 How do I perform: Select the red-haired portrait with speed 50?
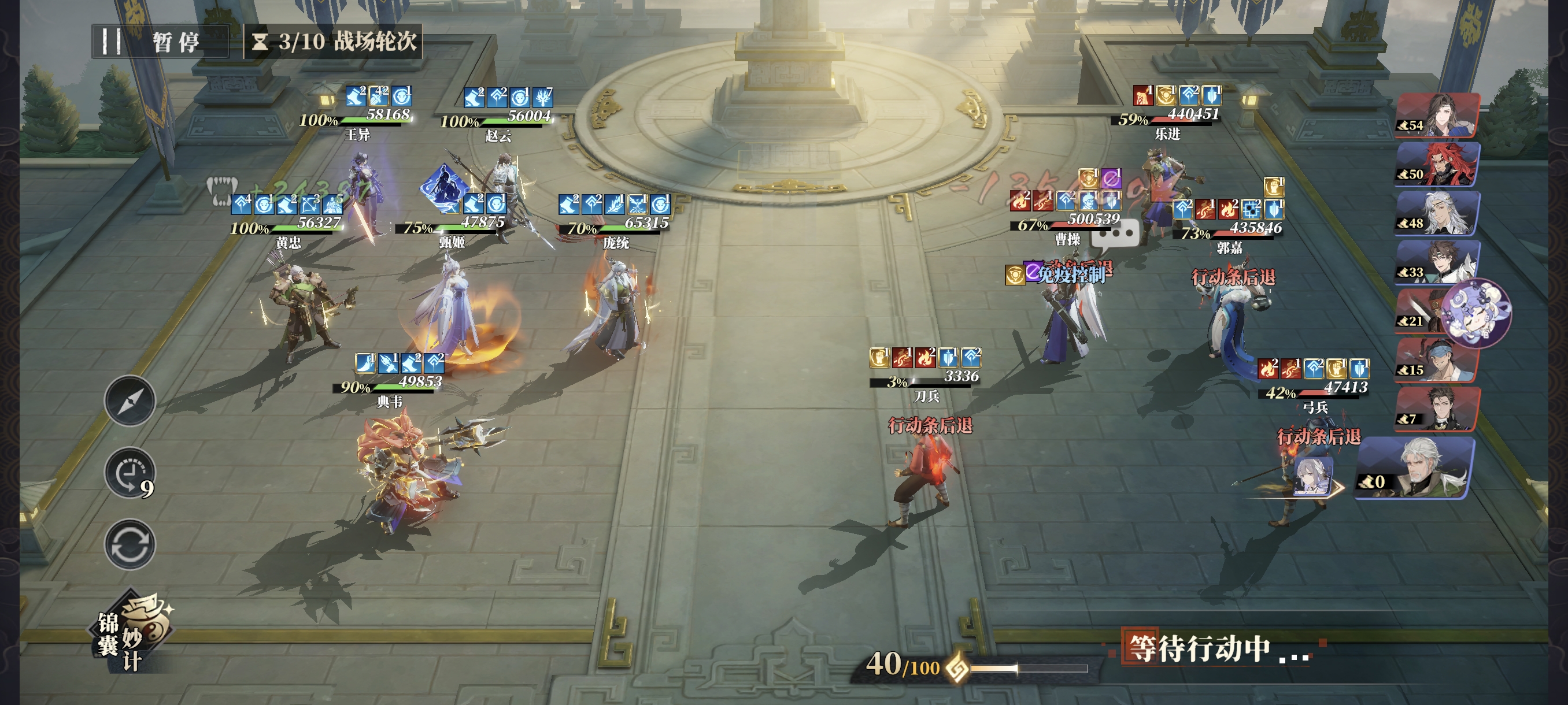1438,164
